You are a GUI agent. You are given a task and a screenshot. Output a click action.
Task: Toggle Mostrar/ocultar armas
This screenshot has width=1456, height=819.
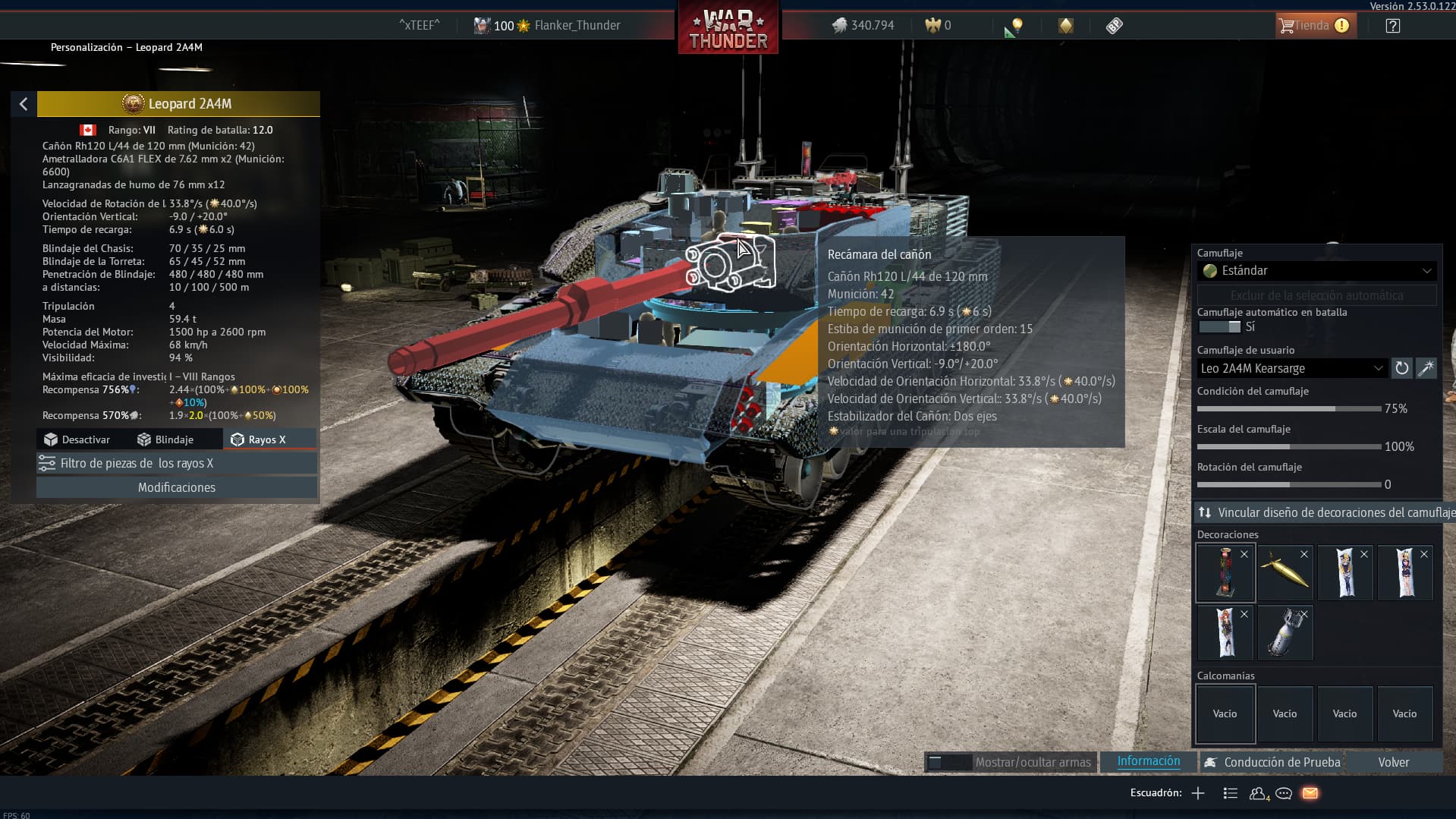click(1011, 762)
